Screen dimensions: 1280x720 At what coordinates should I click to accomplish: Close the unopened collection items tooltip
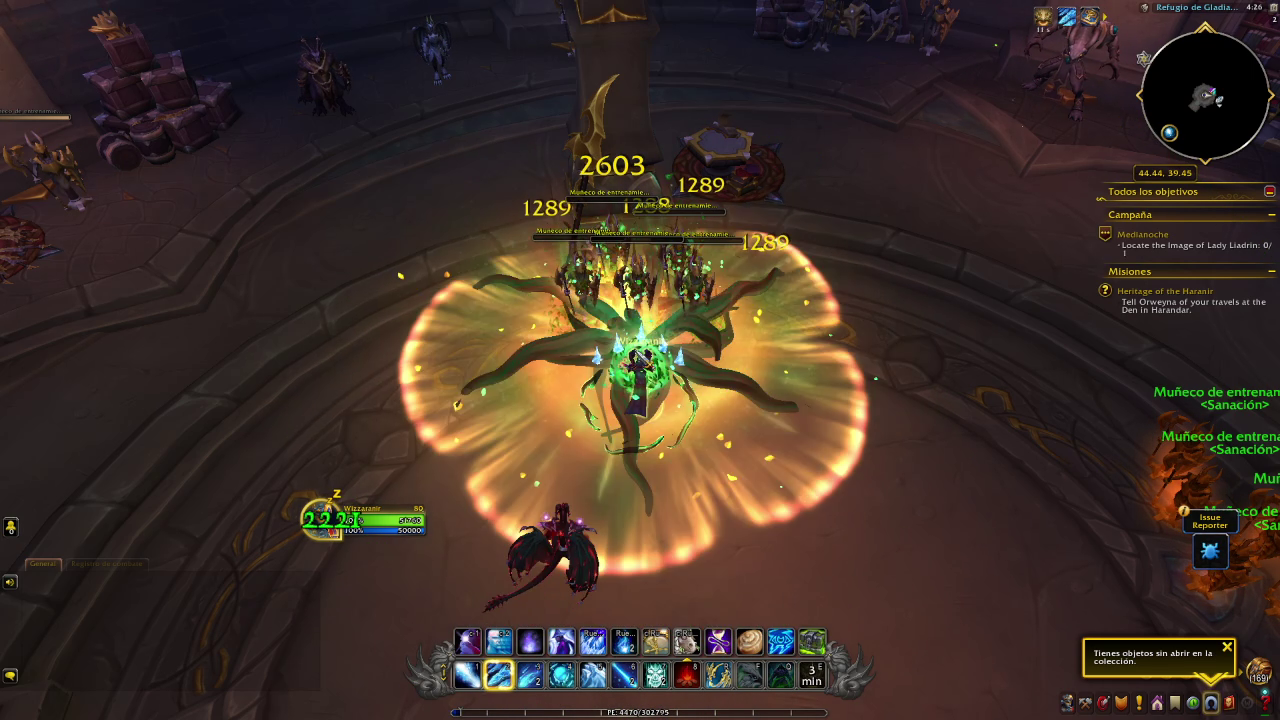point(1227,647)
